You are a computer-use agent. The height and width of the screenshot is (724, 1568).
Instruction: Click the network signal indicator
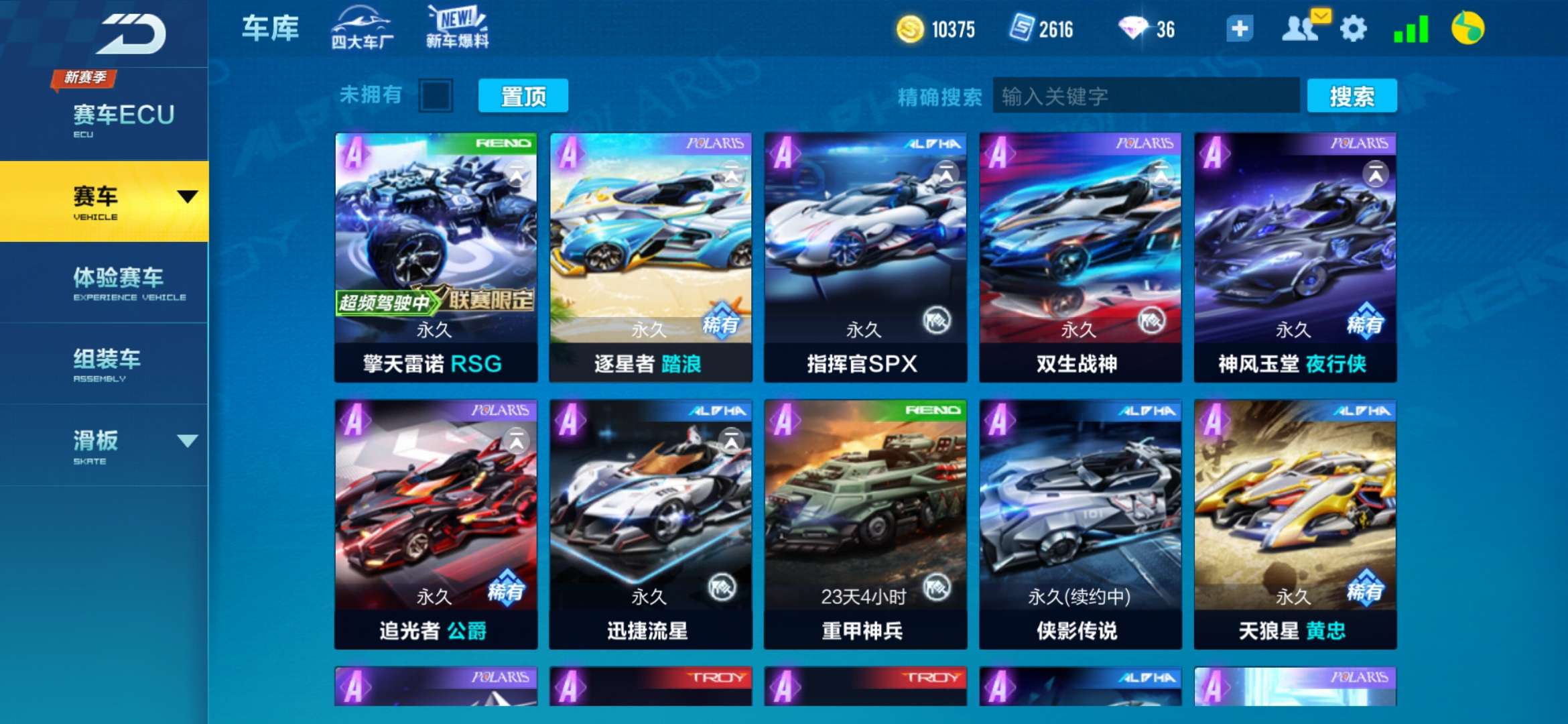click(x=1411, y=29)
